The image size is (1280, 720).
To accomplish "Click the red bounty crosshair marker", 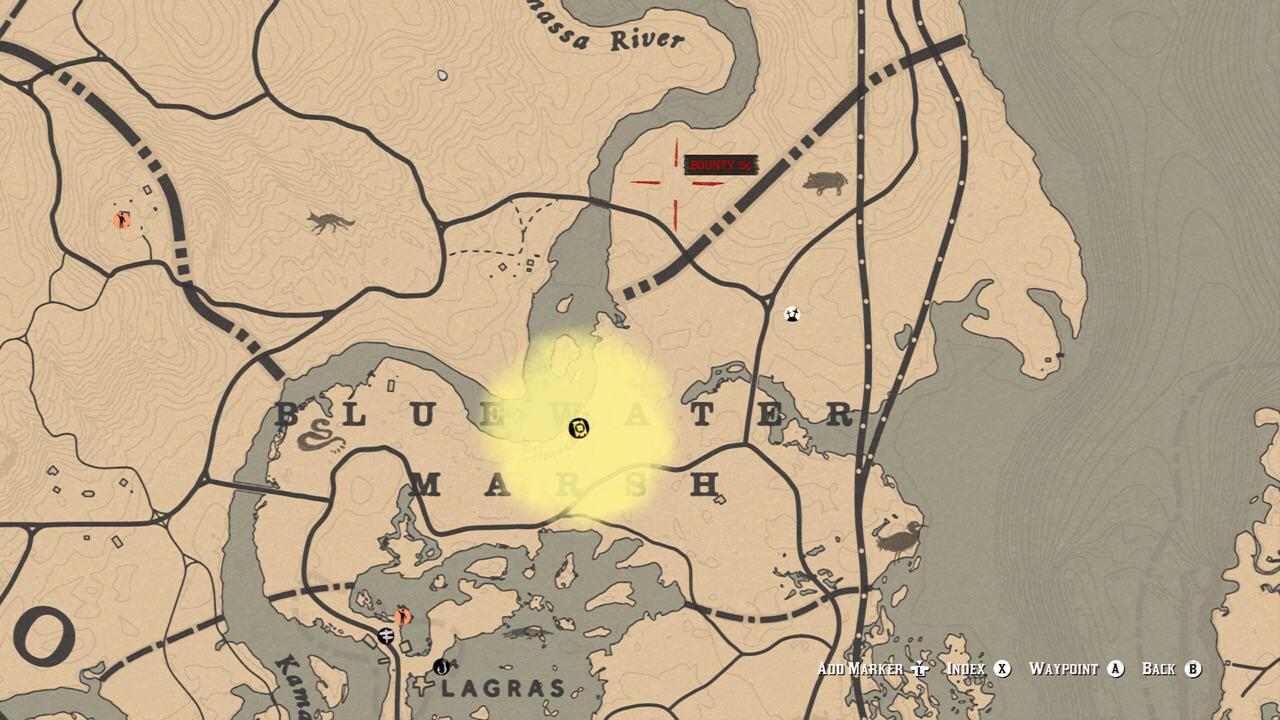I will click(678, 182).
